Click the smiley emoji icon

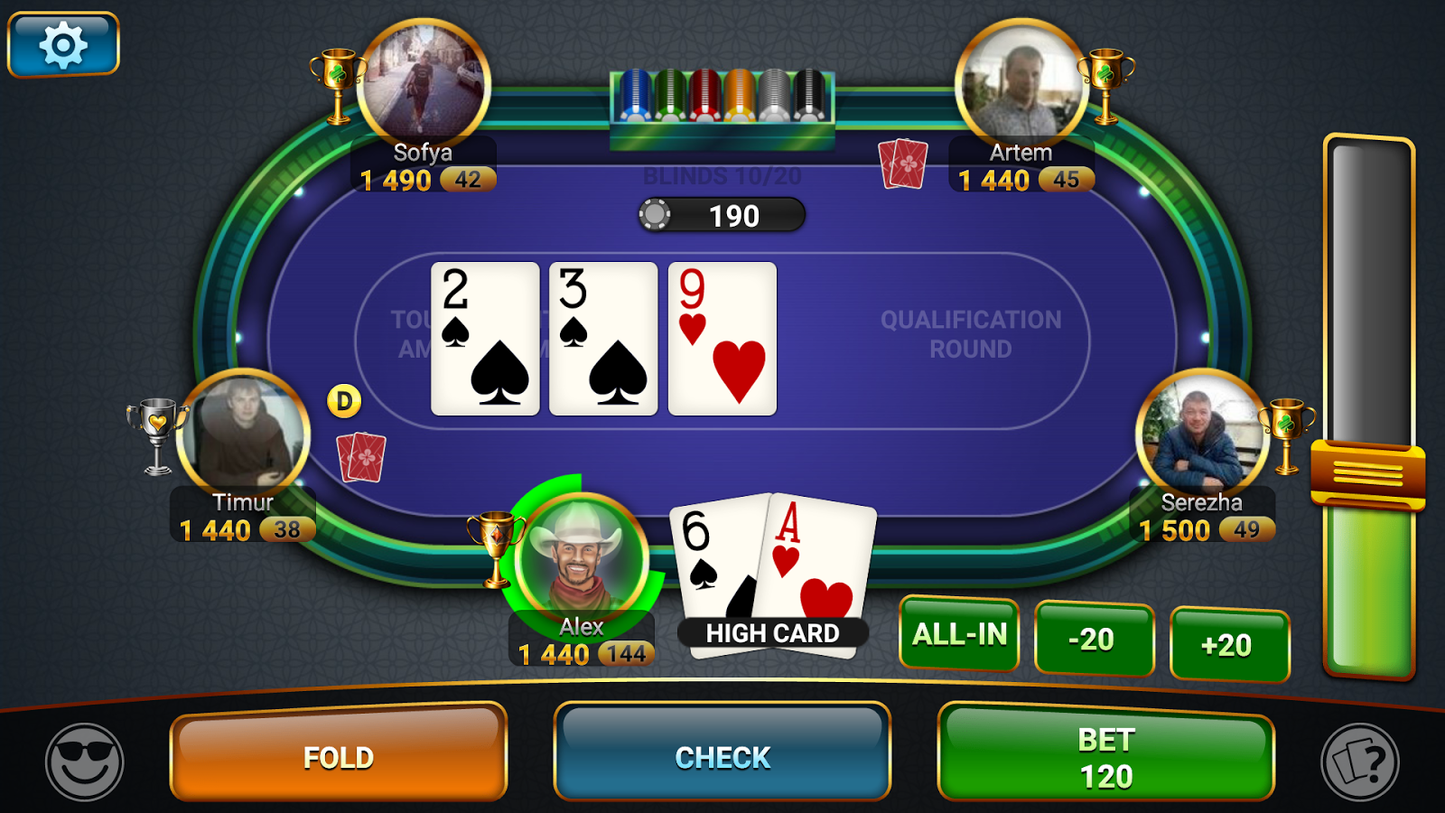[x=85, y=762]
